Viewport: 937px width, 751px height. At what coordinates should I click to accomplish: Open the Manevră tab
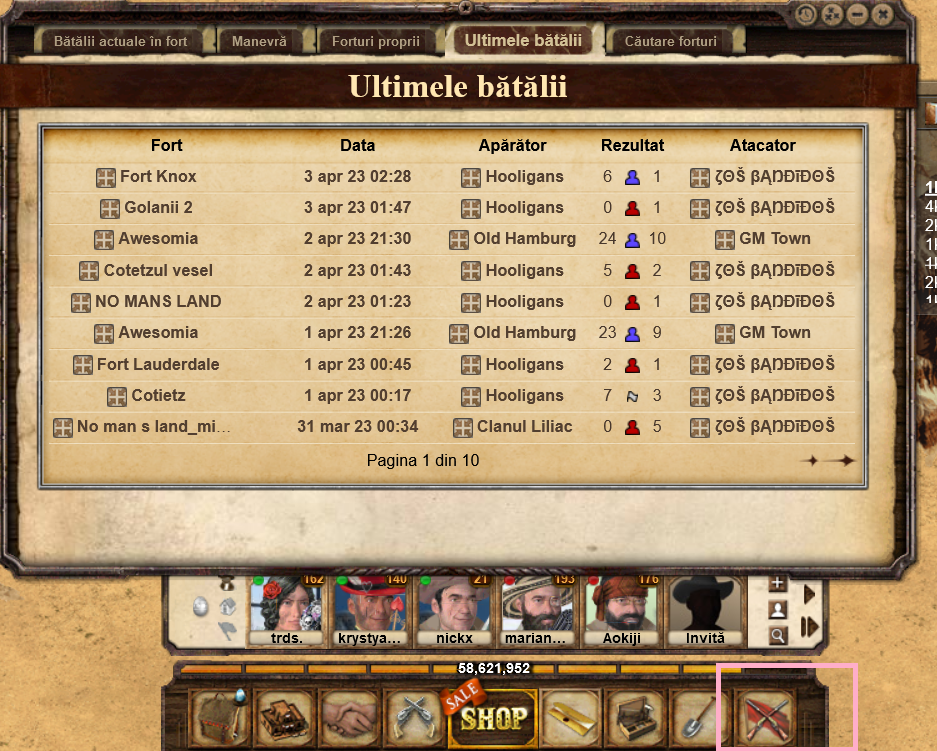[x=259, y=42]
